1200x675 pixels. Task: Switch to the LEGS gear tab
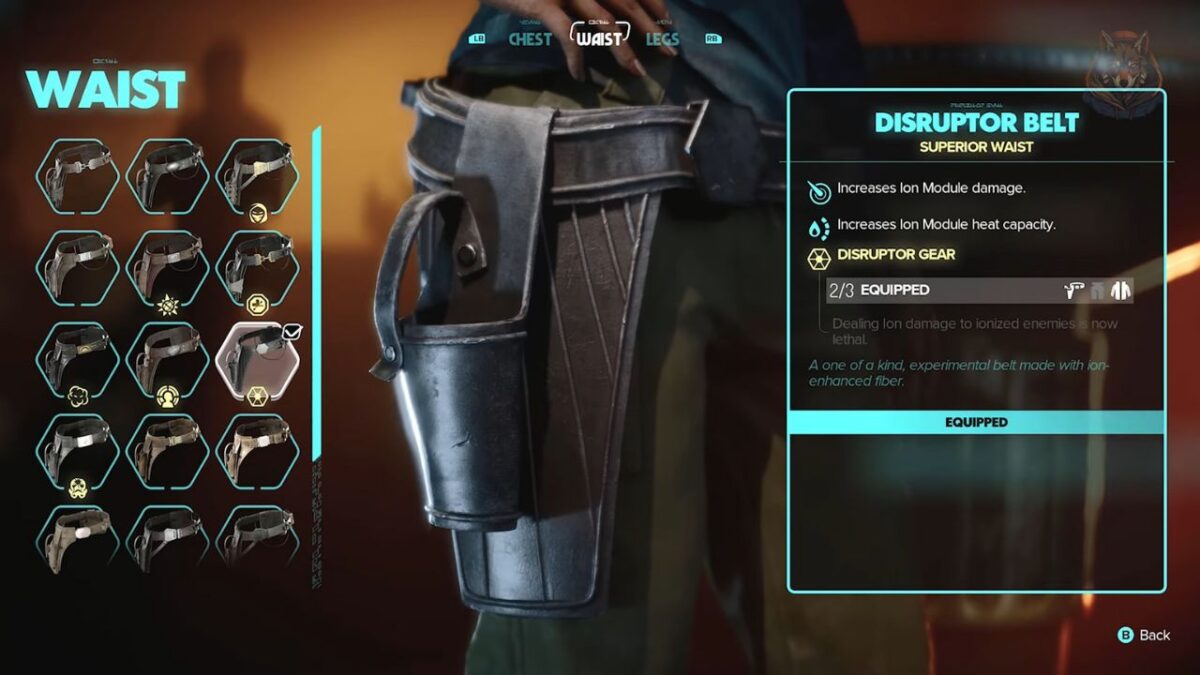(x=661, y=39)
